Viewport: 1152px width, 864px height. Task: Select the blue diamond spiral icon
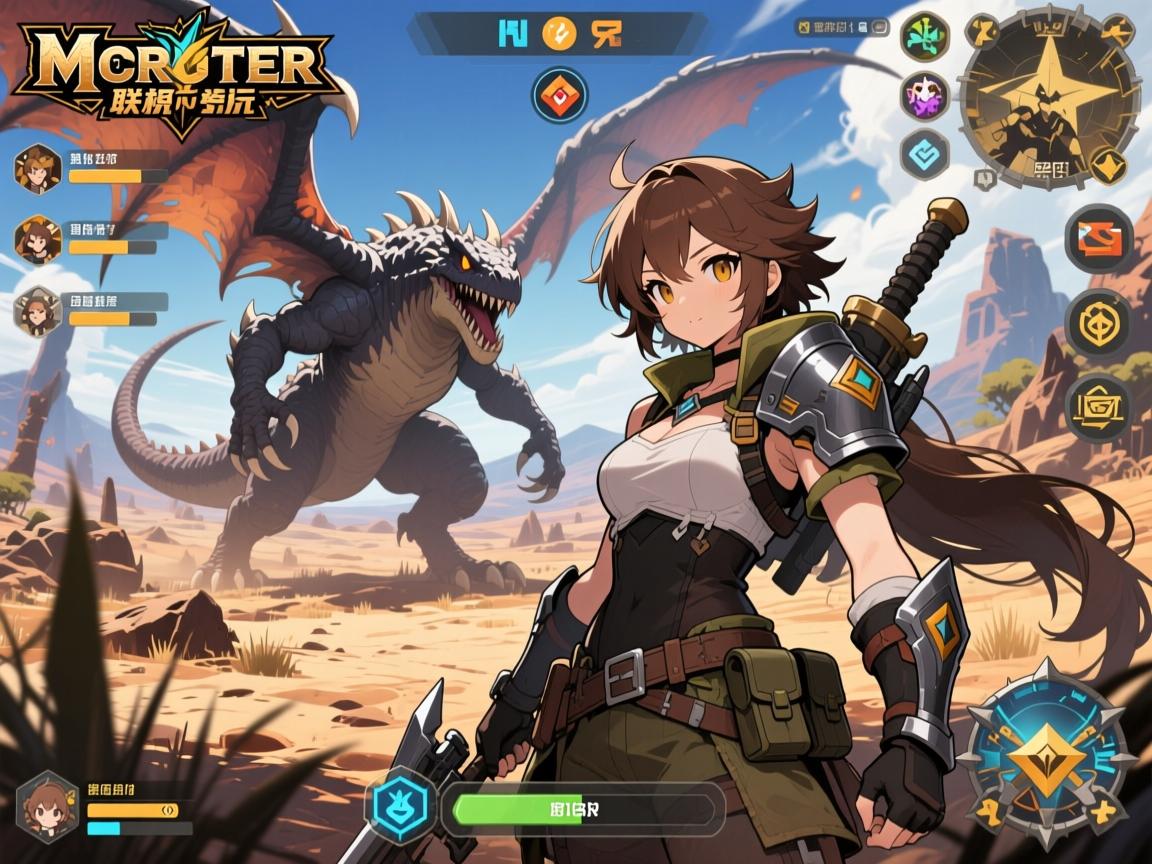tap(924, 154)
